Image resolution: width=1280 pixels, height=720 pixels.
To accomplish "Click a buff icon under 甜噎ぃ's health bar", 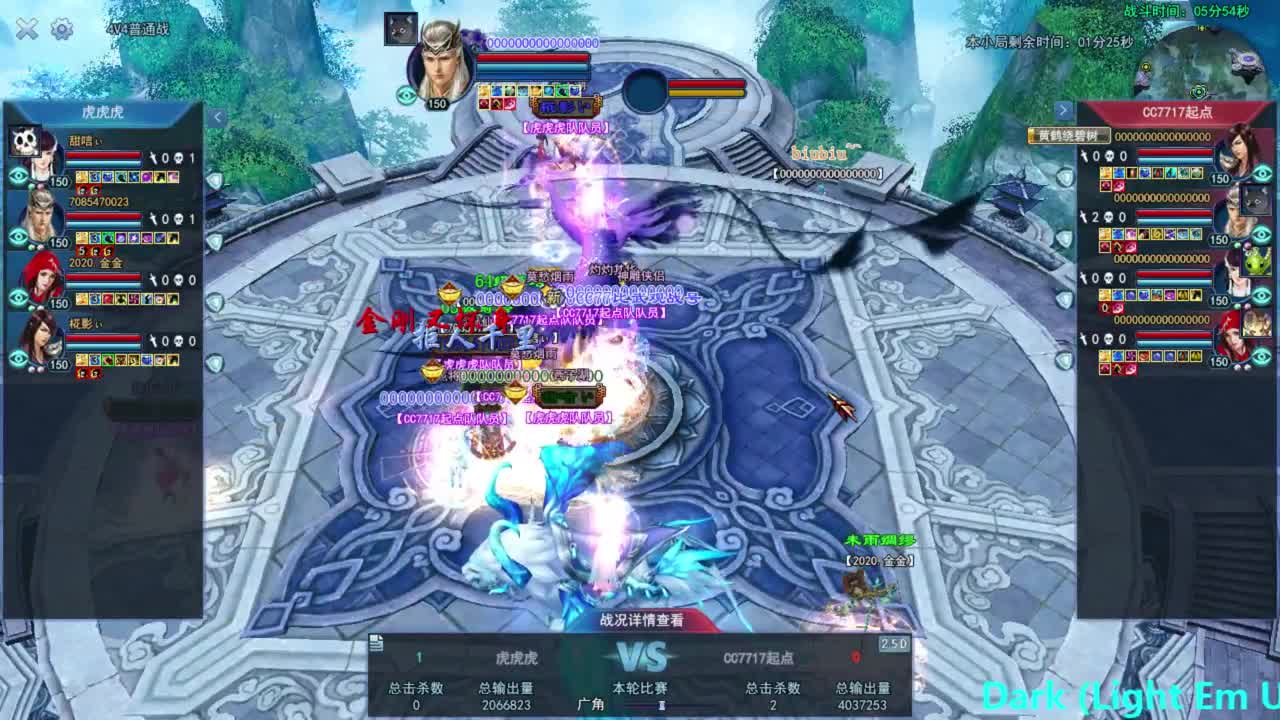I will [82, 177].
